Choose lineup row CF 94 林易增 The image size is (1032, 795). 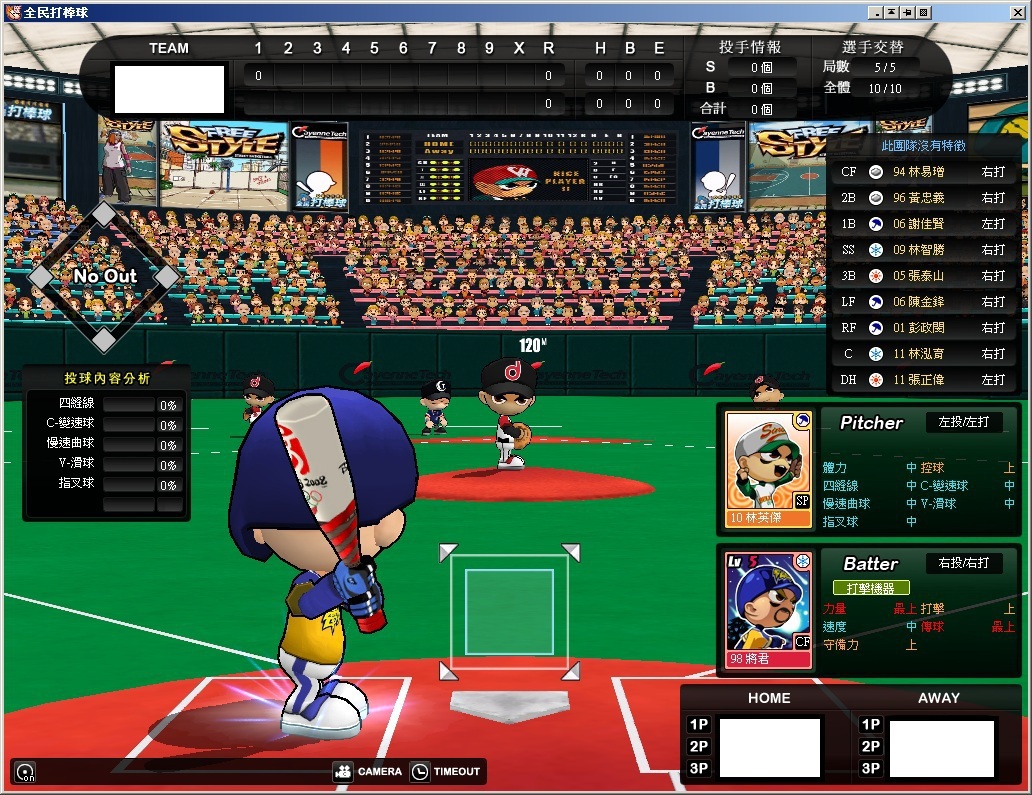click(x=922, y=172)
